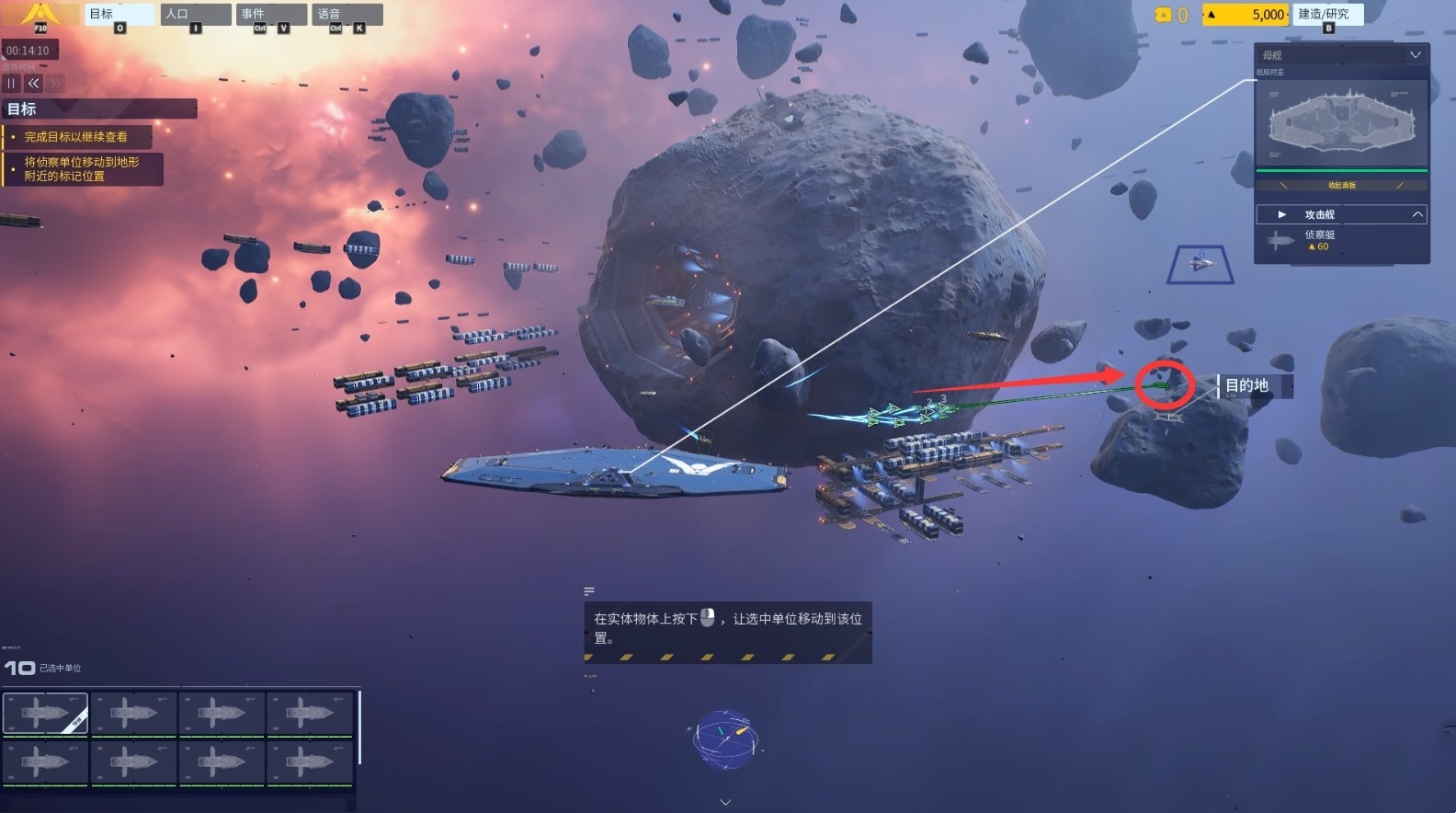
Task: Pause the game with the pause button
Action: 12,84
